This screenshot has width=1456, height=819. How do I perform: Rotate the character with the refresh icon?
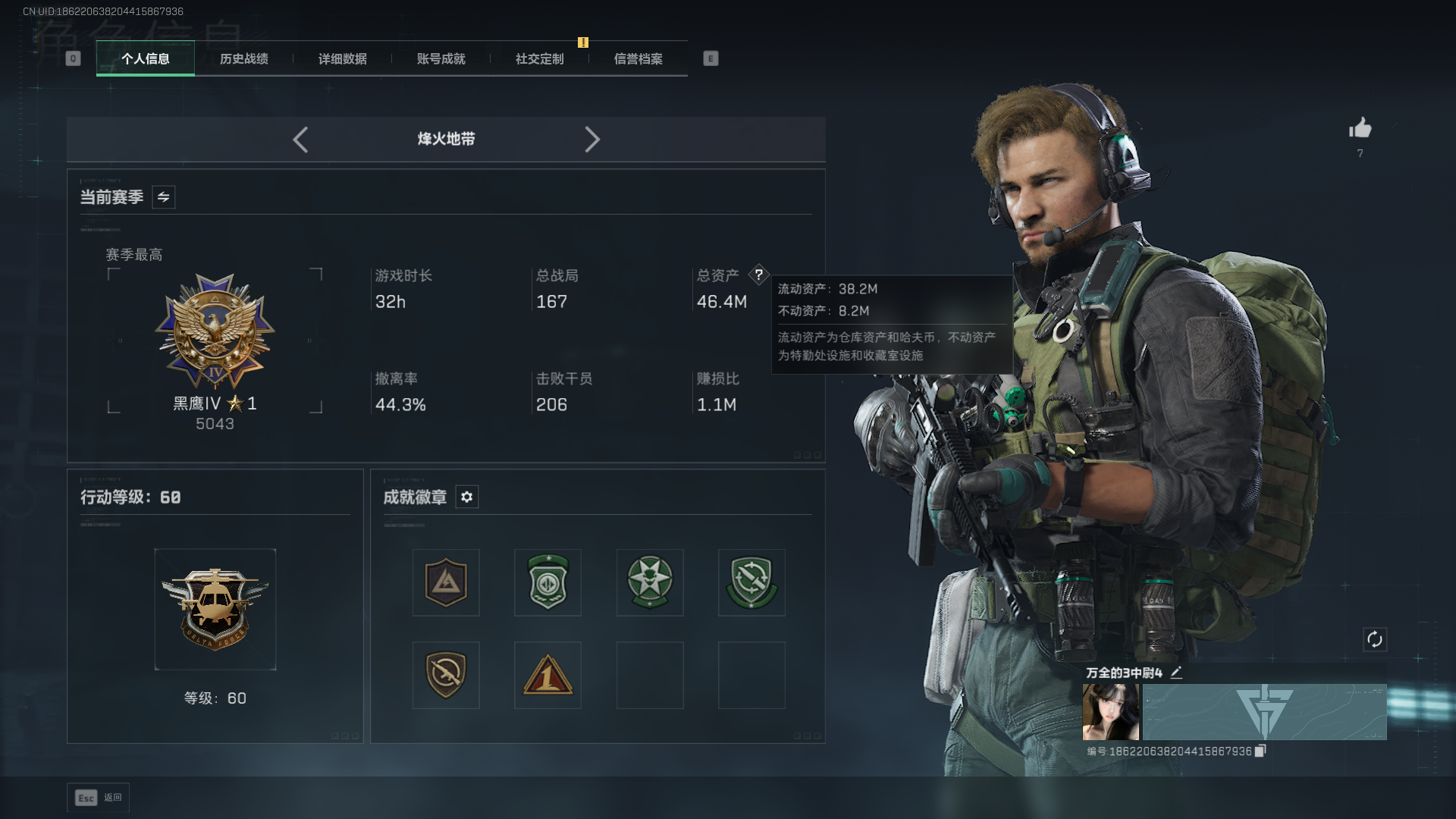point(1374,639)
